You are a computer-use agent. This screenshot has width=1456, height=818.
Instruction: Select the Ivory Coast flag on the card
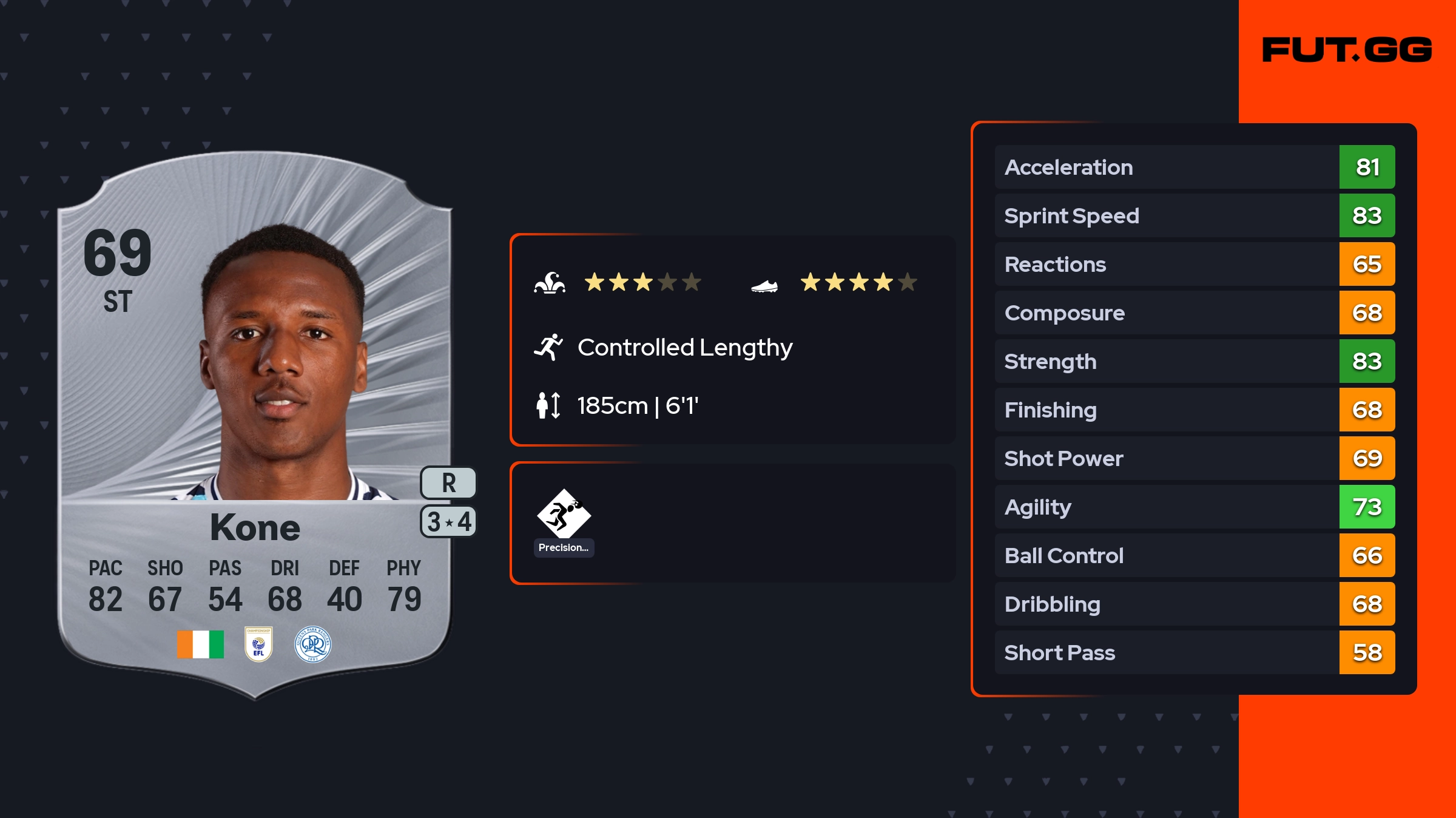point(200,644)
